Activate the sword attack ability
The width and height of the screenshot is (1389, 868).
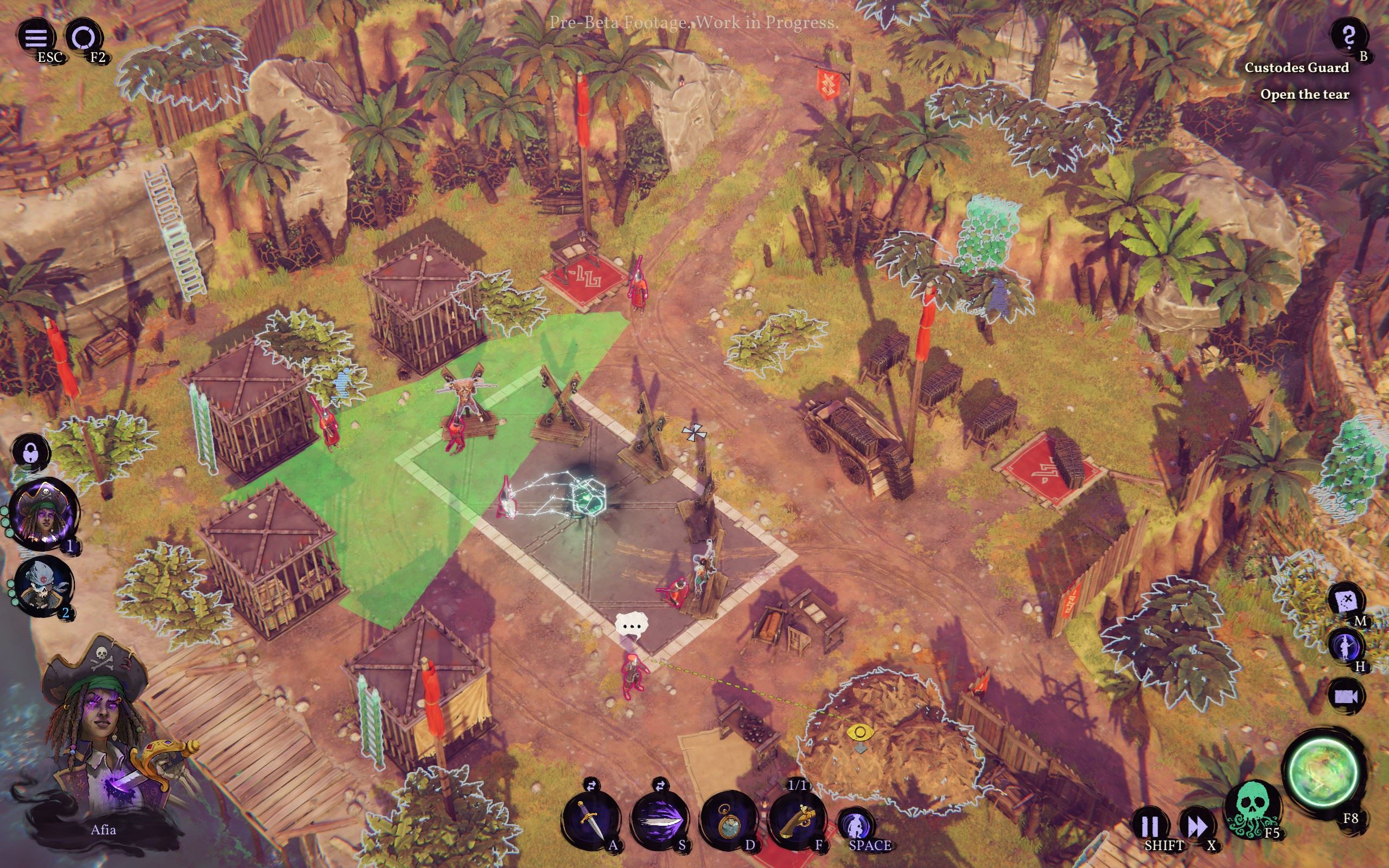pyautogui.click(x=591, y=819)
